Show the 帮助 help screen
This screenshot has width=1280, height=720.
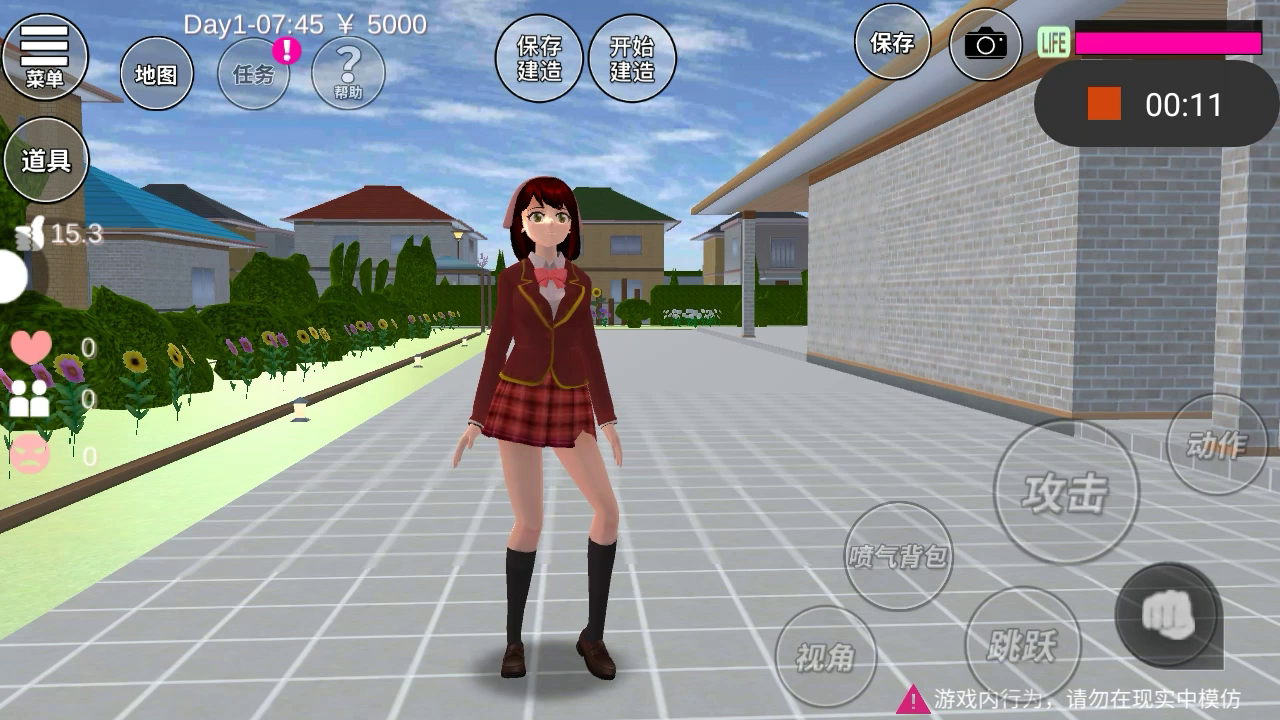[x=348, y=72]
